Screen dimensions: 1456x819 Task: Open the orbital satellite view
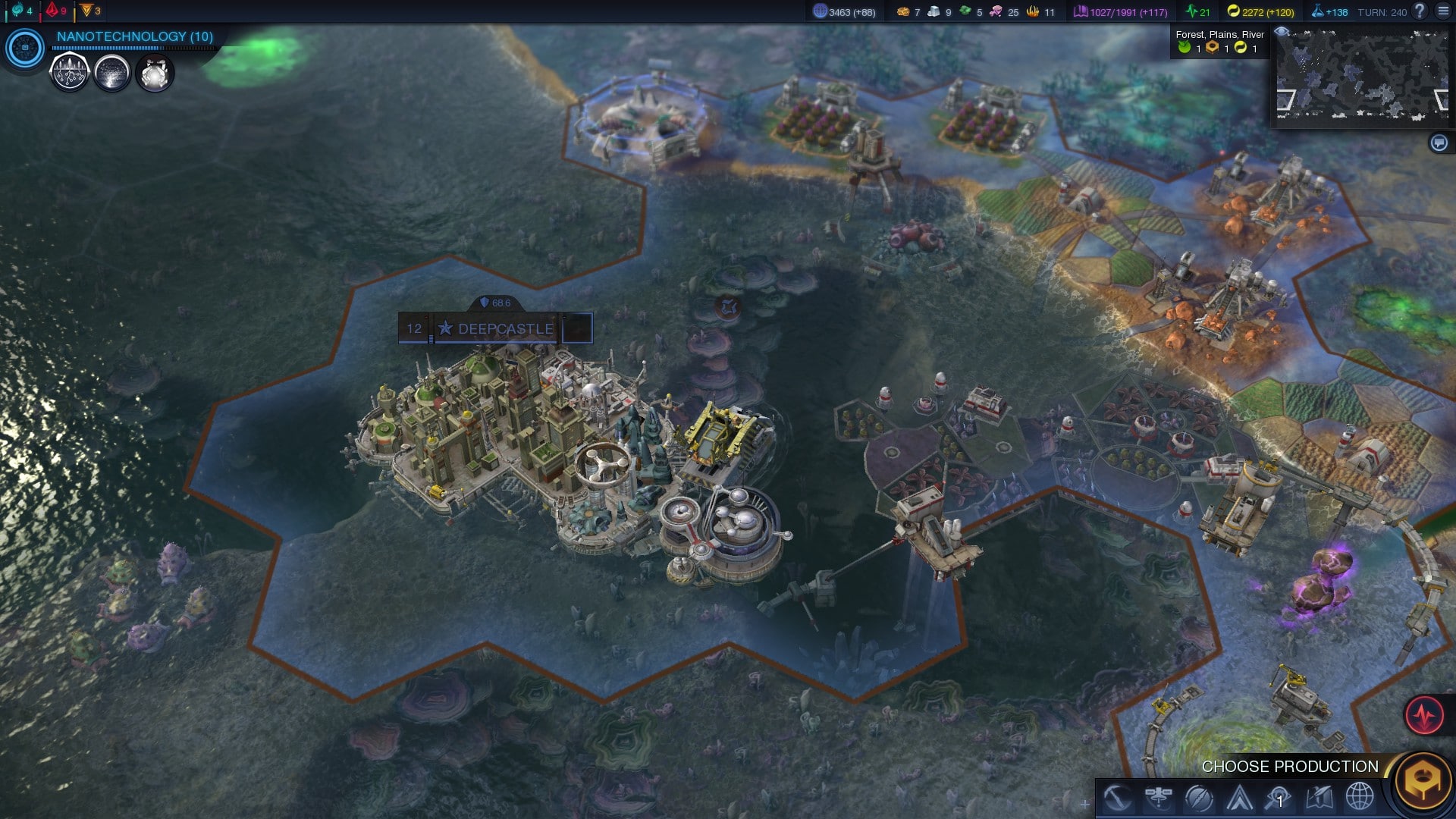click(x=1158, y=797)
